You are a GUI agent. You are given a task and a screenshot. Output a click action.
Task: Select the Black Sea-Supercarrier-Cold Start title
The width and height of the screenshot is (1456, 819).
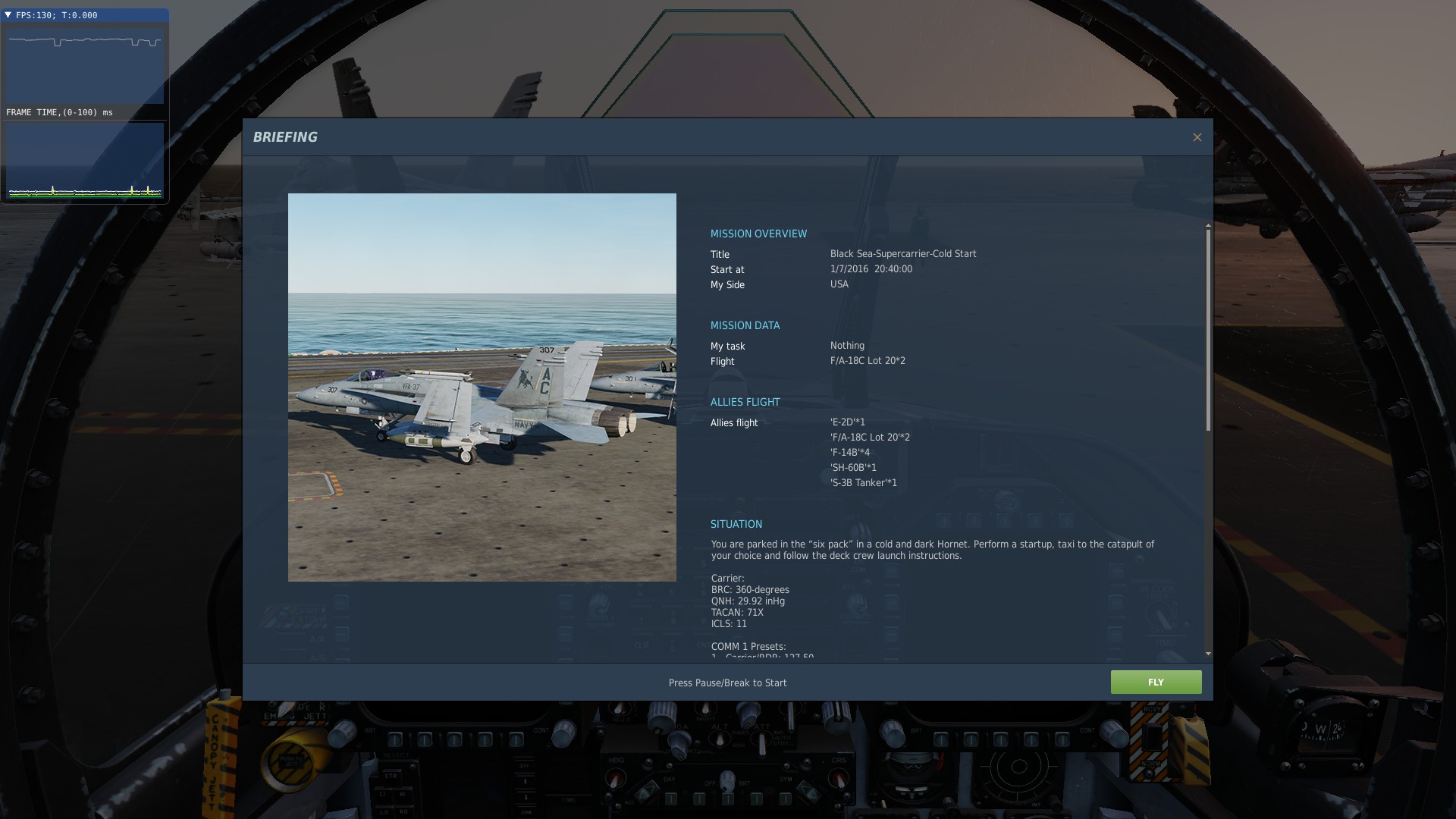point(903,254)
